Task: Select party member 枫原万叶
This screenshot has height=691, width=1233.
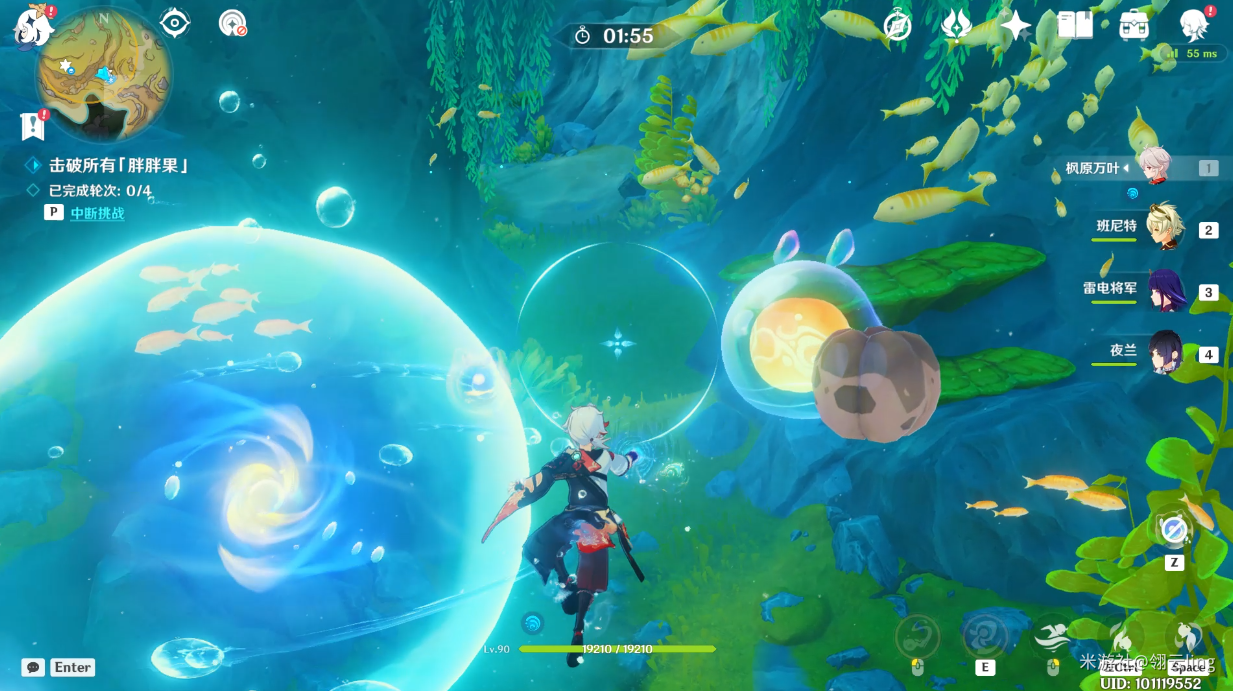Action: click(1157, 167)
